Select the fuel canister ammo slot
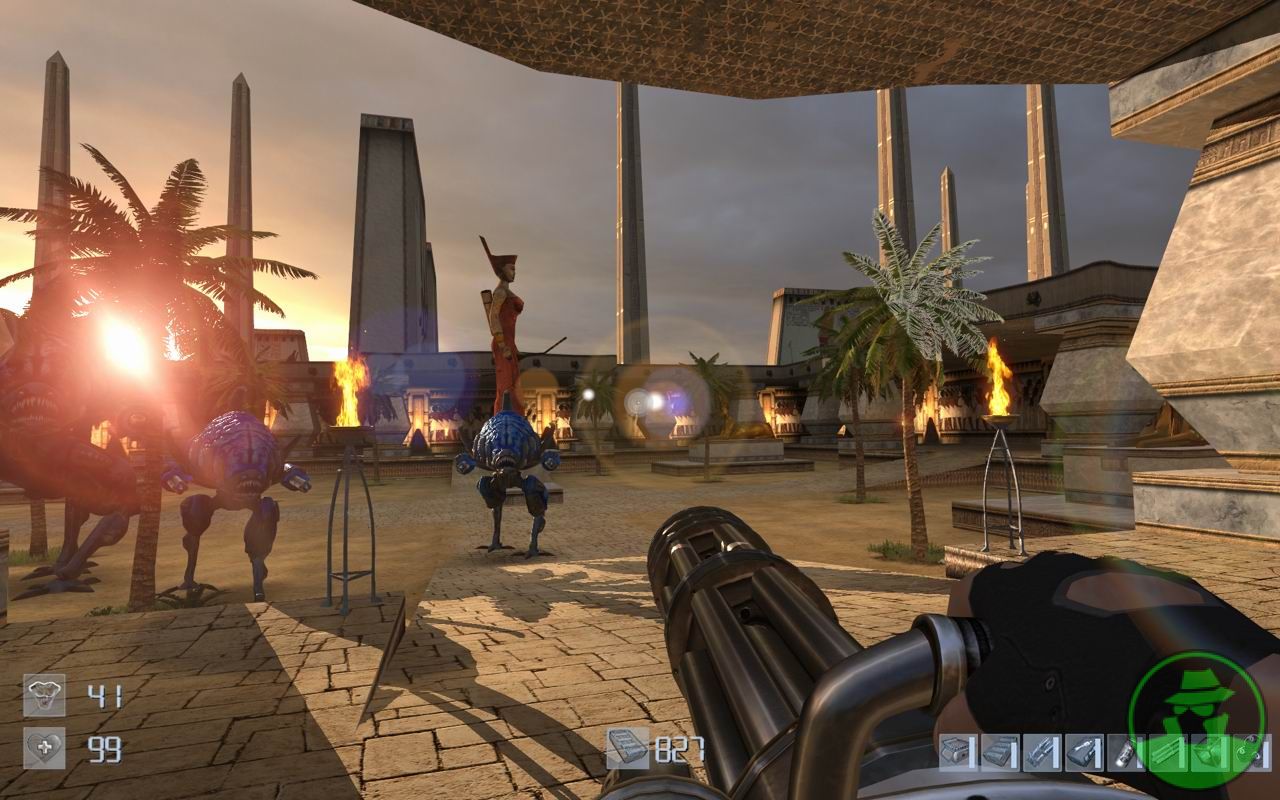The width and height of the screenshot is (1280, 800). pyautogui.click(x=1123, y=752)
